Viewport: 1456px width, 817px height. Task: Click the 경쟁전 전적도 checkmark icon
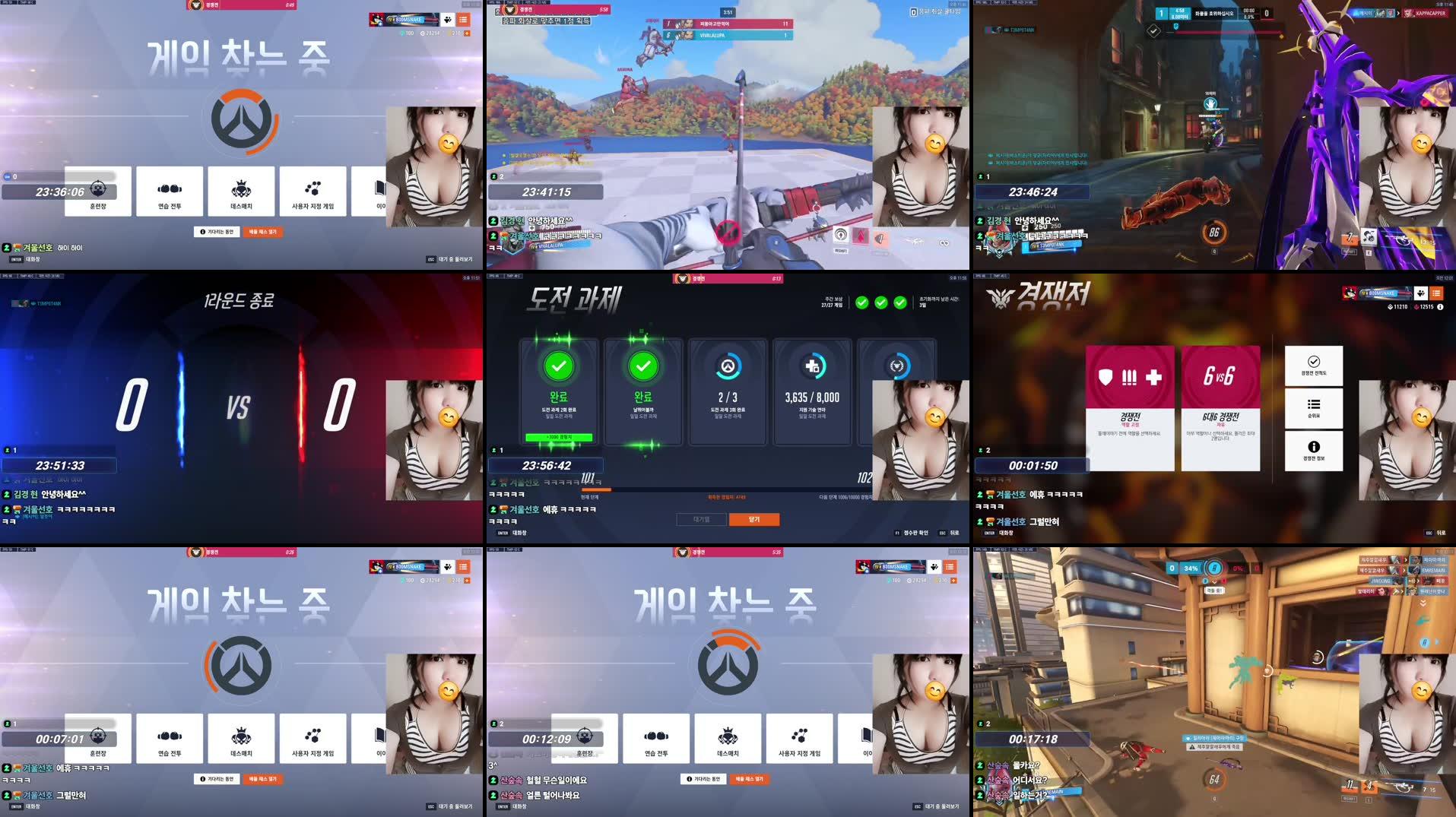(x=1314, y=367)
